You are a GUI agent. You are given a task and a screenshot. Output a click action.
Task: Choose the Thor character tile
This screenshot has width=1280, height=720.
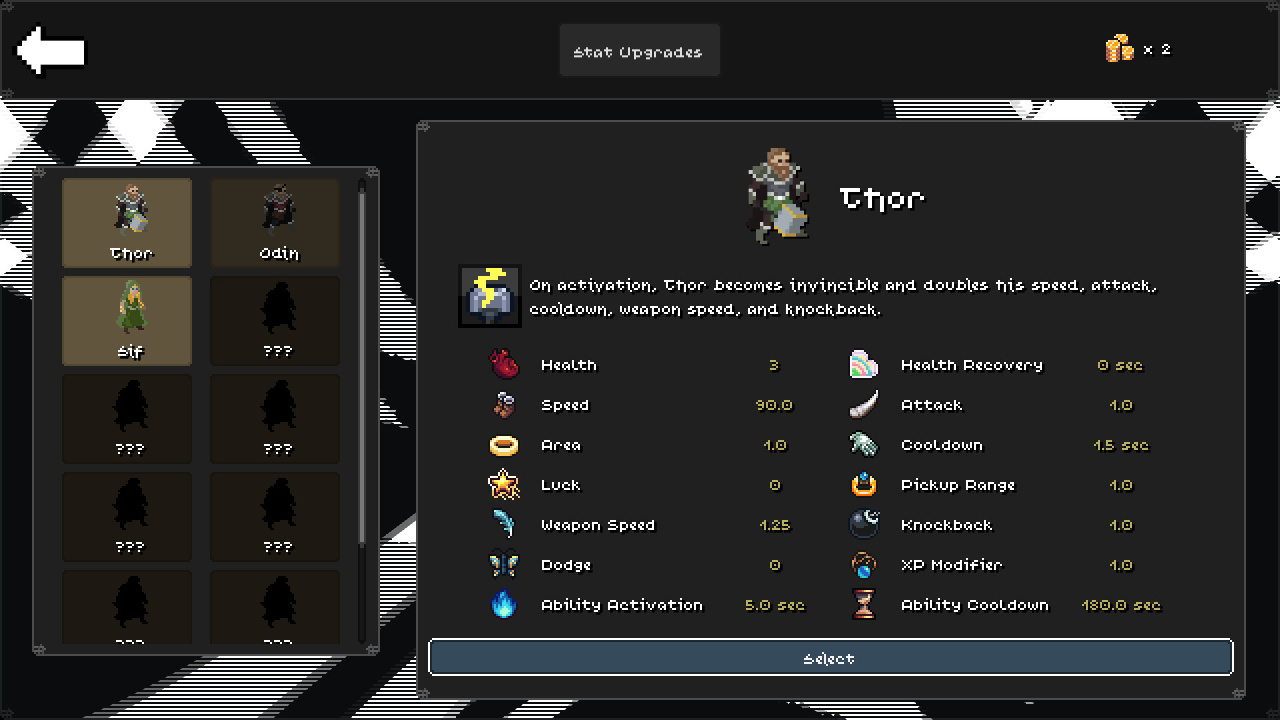click(127, 222)
